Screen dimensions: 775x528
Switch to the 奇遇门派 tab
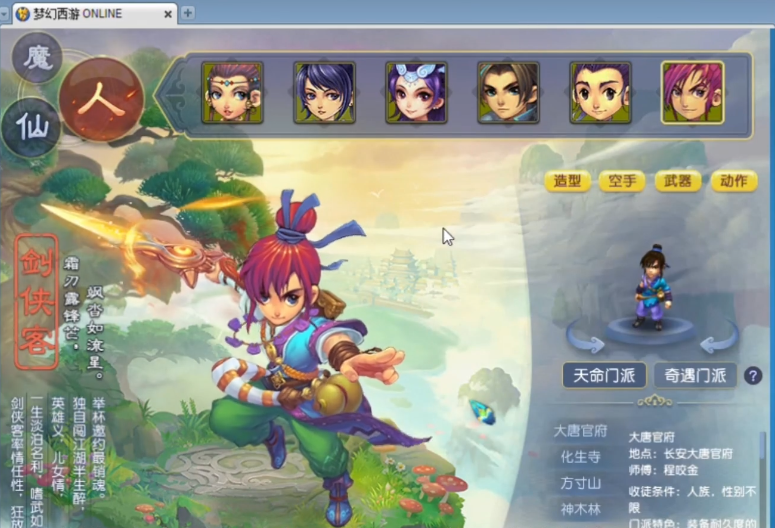(x=695, y=375)
